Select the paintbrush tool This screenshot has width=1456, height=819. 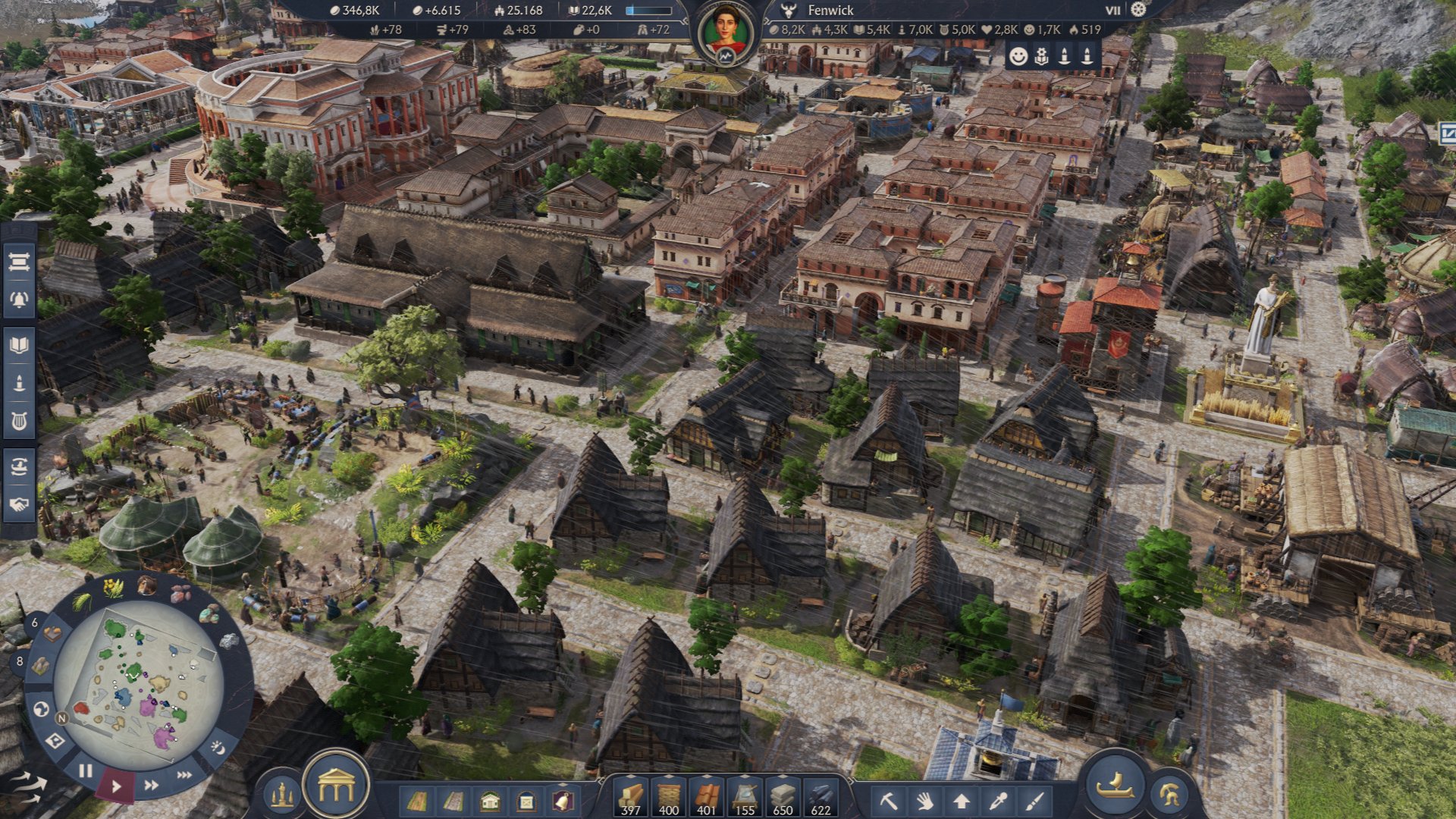(1034, 800)
